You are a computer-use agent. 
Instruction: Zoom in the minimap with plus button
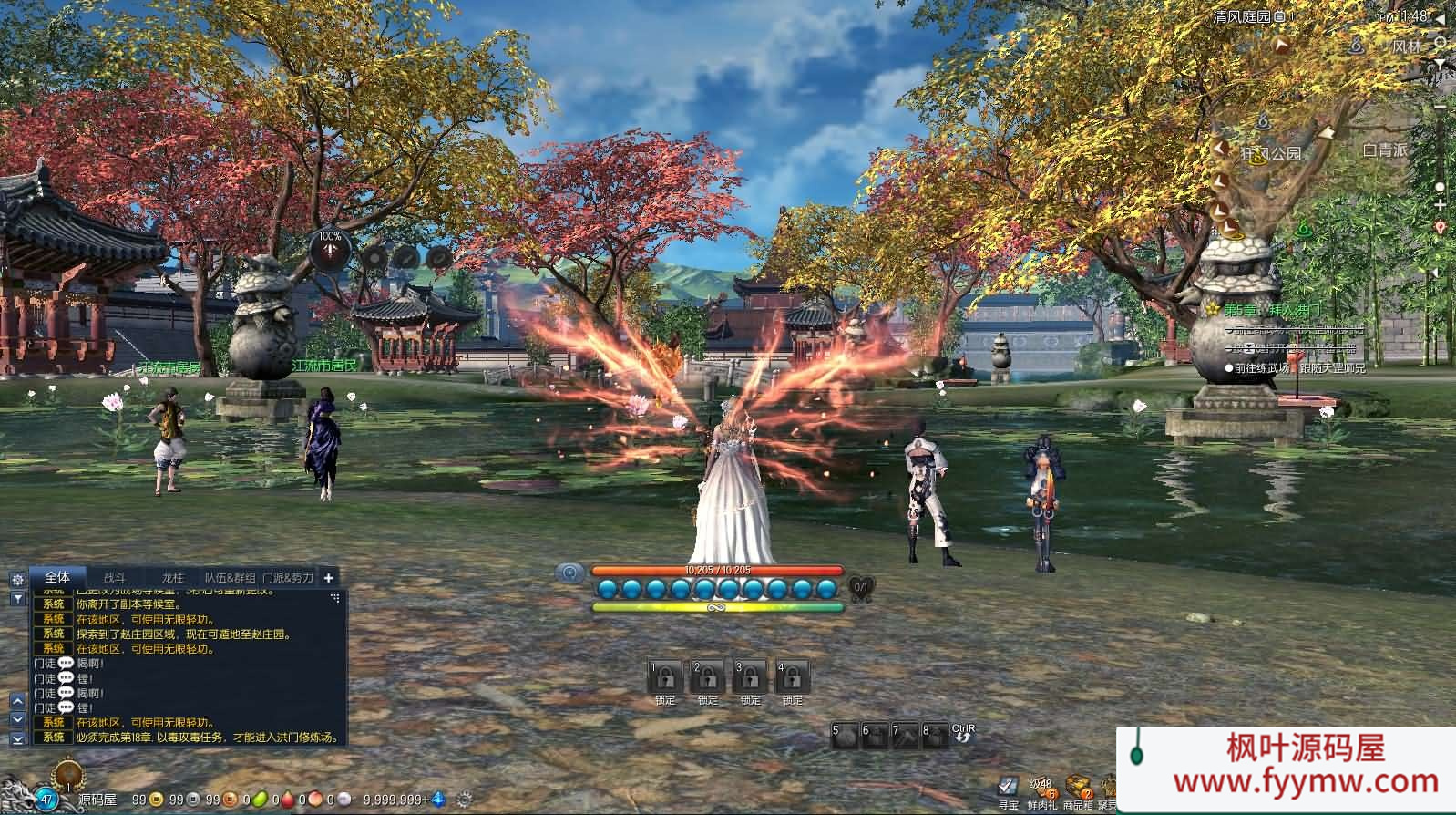pyautogui.click(x=1440, y=205)
